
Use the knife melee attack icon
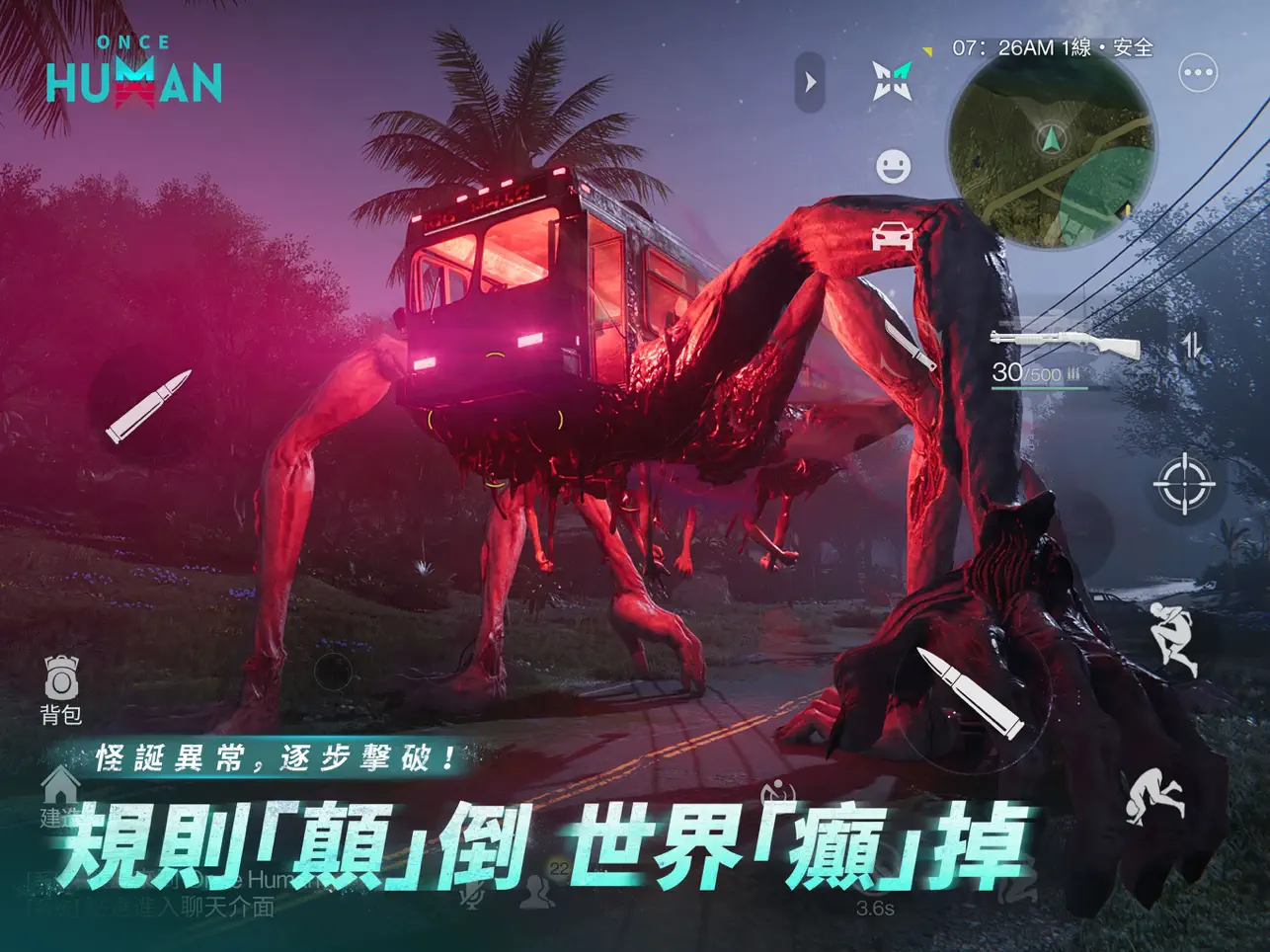point(910,346)
